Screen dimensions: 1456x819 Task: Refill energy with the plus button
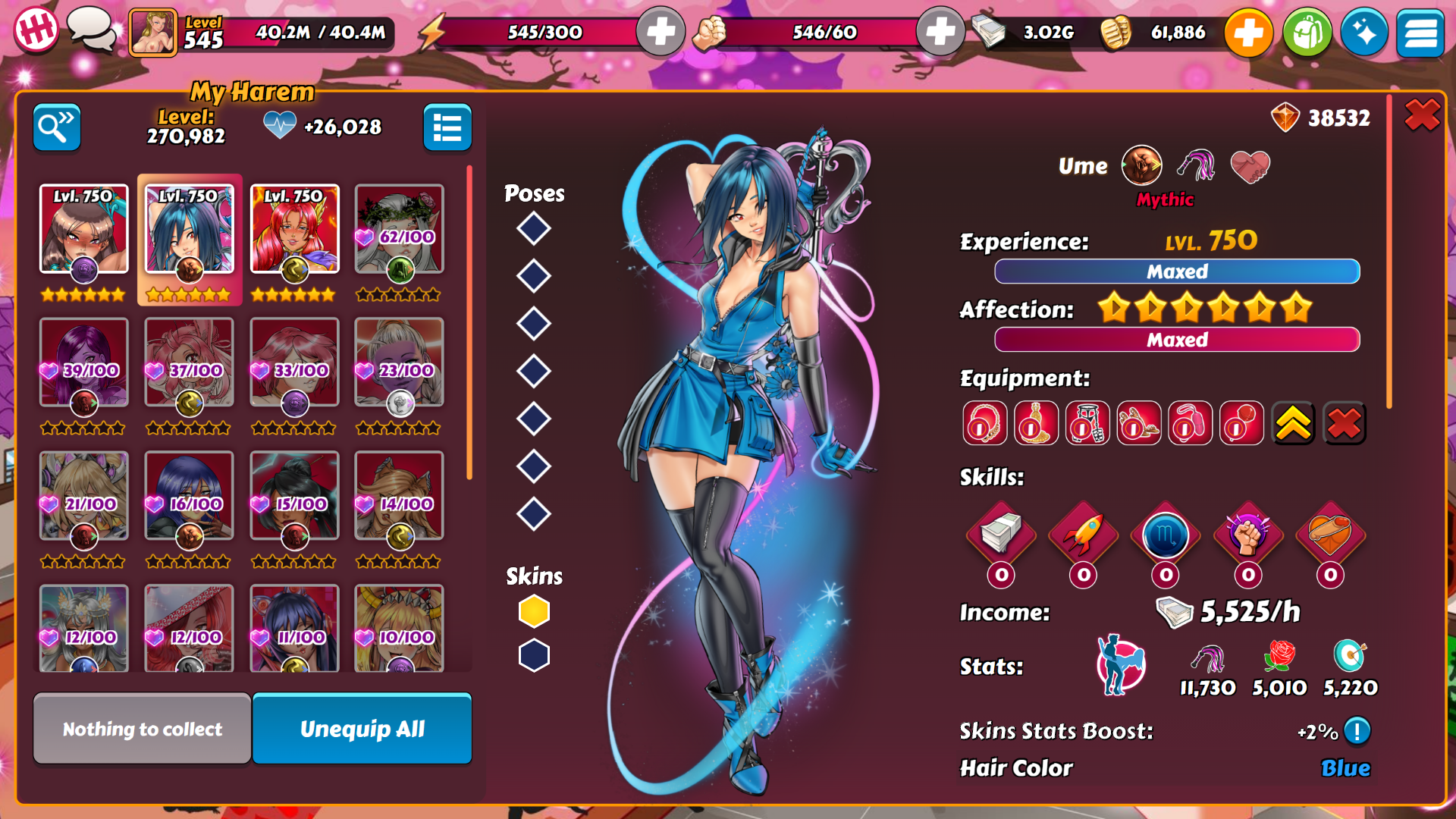click(x=661, y=33)
